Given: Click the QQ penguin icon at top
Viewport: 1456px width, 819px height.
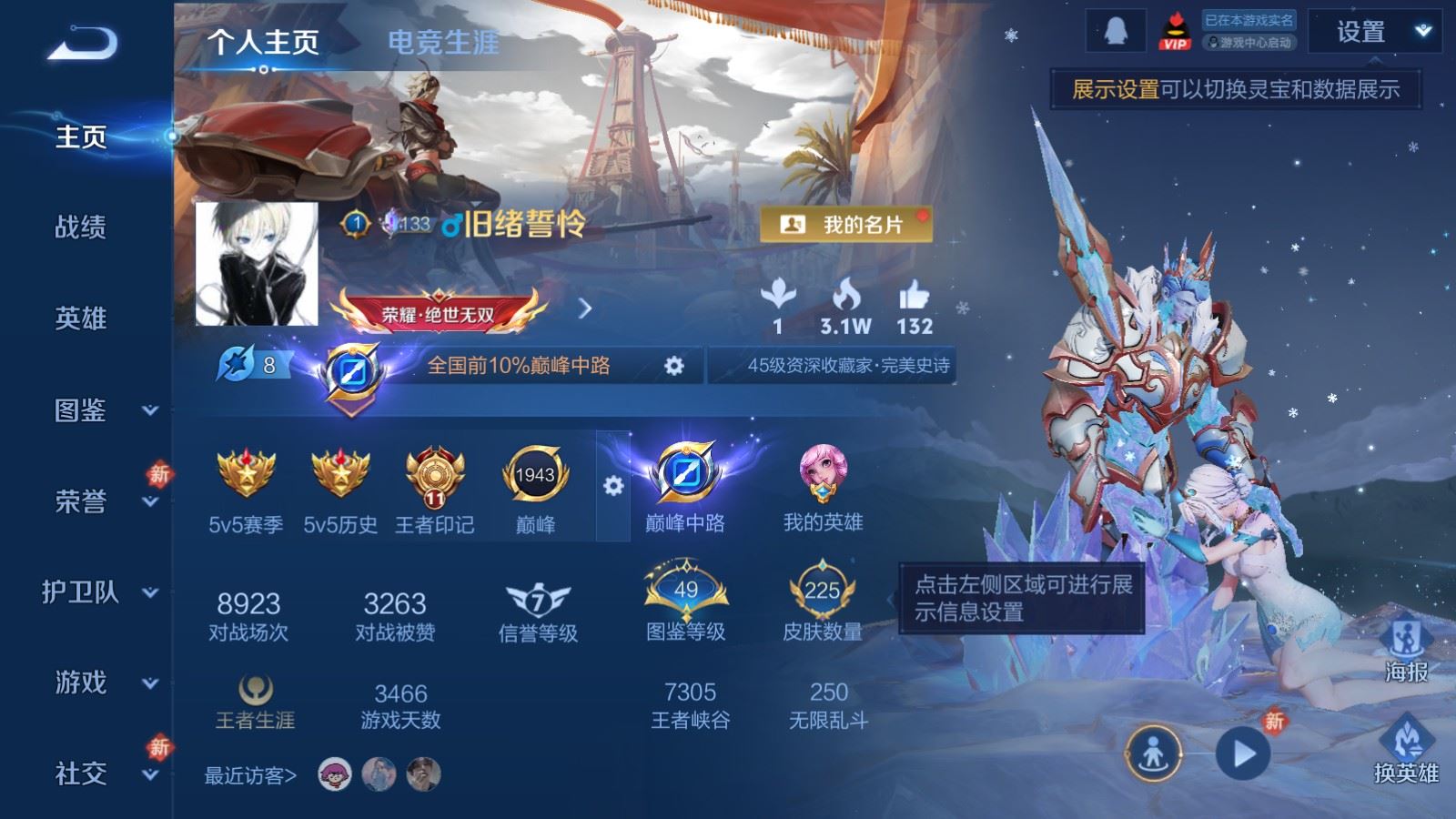Looking at the screenshot, I should coord(1117,30).
